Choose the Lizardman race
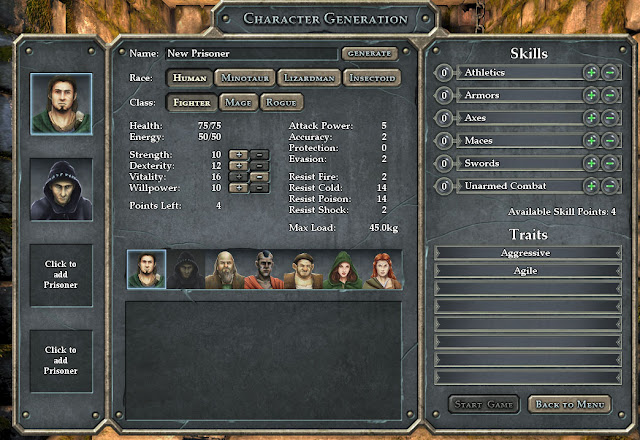The image size is (640, 440). tap(308, 77)
